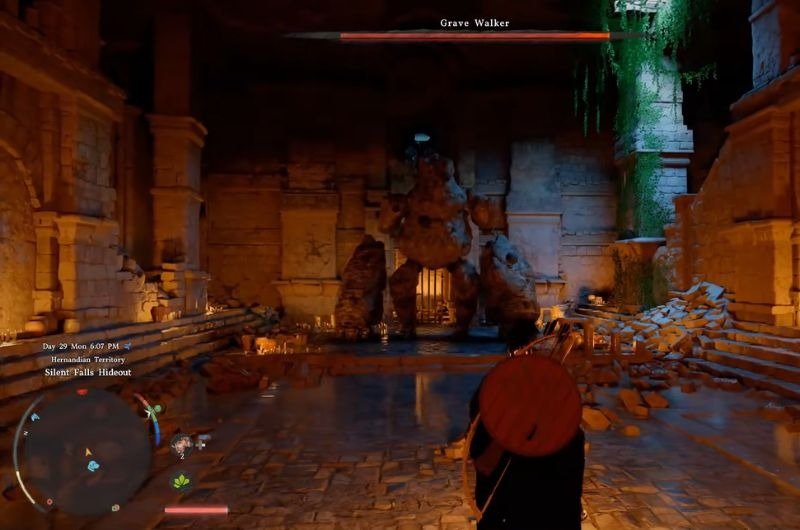The image size is (800, 530).
Task: Select the blue marker on the minimap
Action: click(93, 465)
